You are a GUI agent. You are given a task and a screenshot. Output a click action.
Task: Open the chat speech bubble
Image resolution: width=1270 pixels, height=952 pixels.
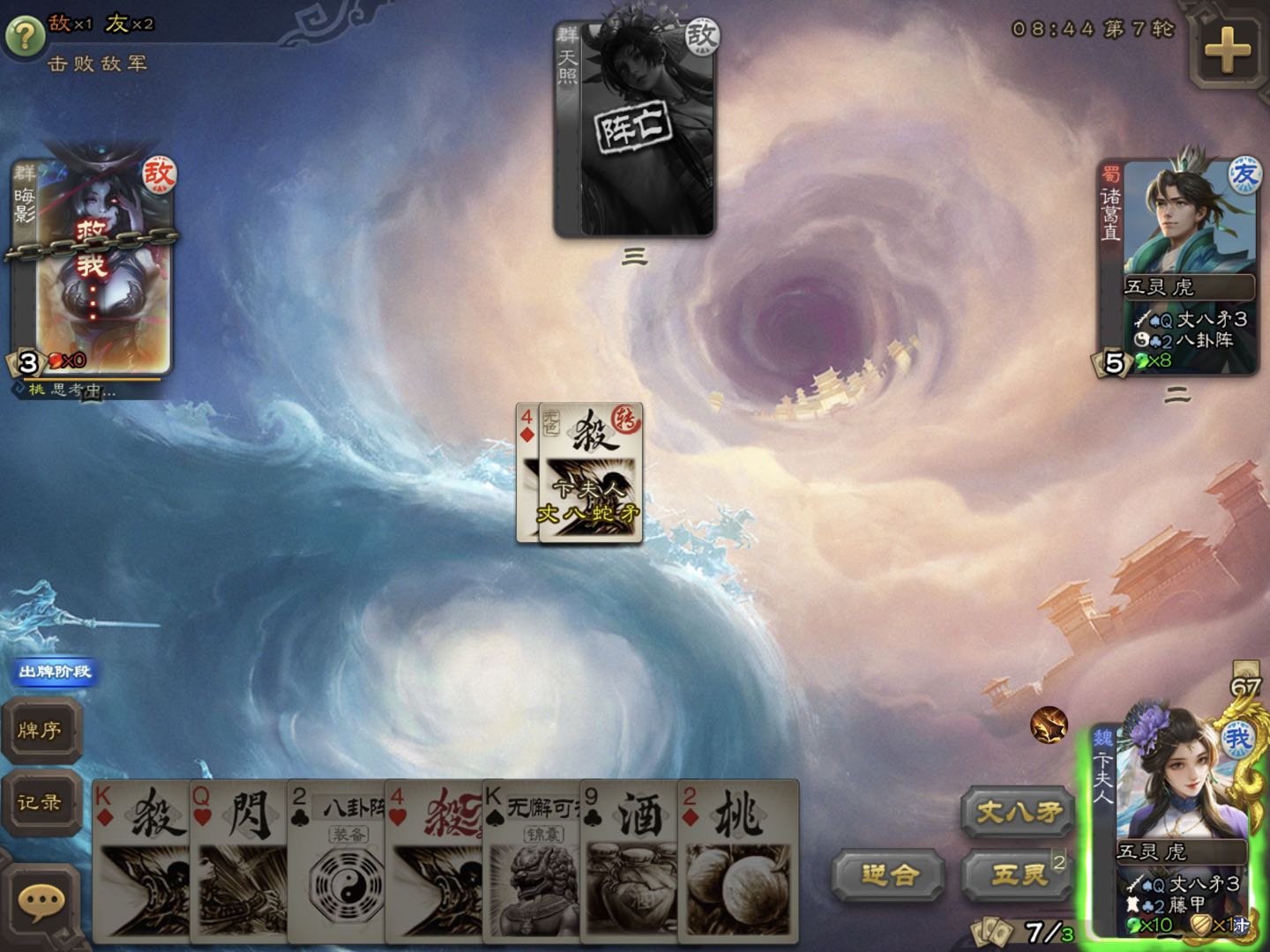click(41, 901)
